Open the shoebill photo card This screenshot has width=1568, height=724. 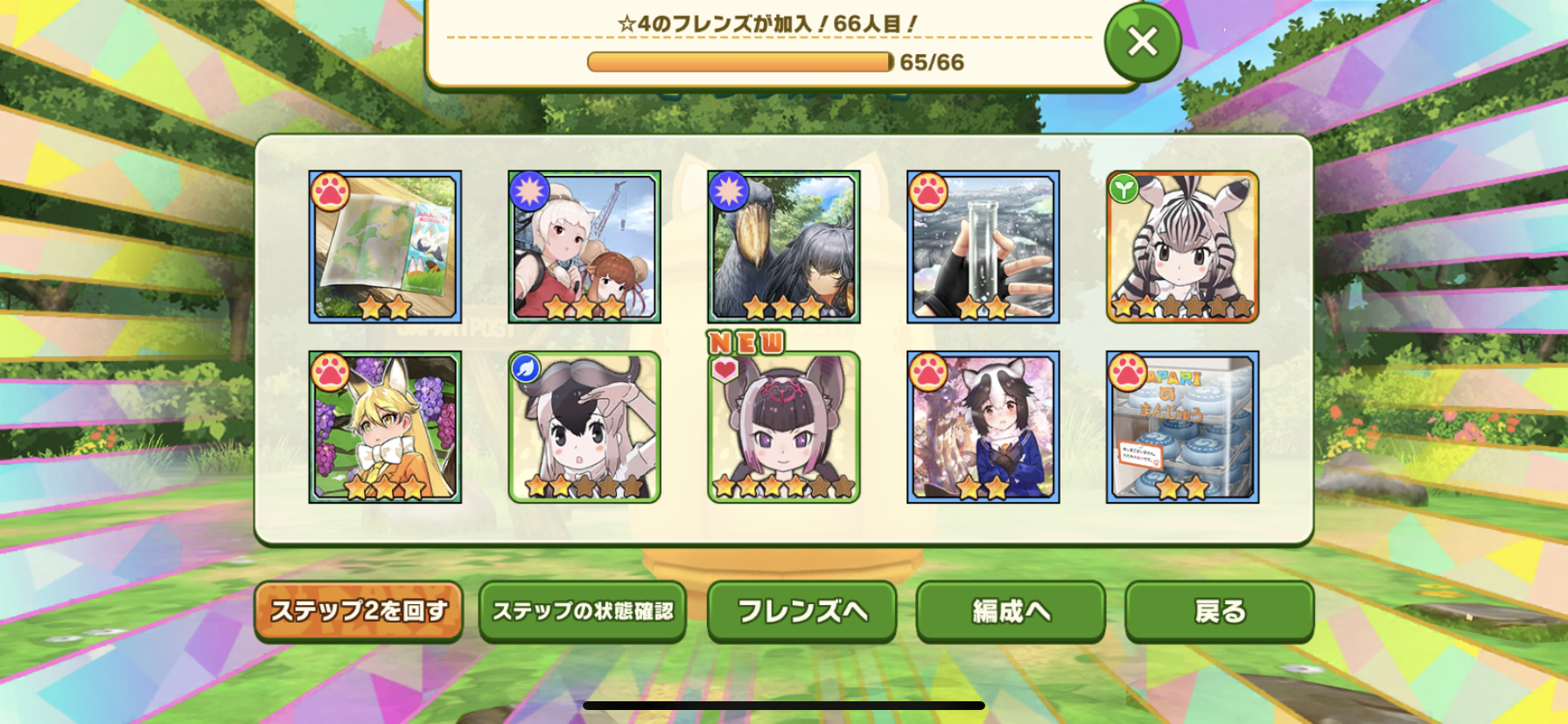(784, 247)
